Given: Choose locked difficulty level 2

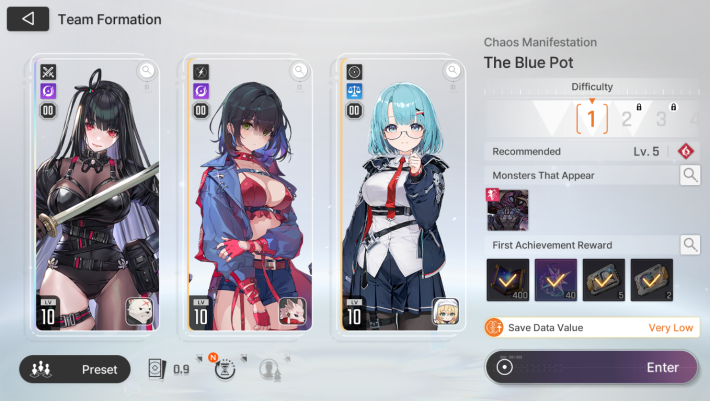Looking at the screenshot, I should tap(628, 120).
